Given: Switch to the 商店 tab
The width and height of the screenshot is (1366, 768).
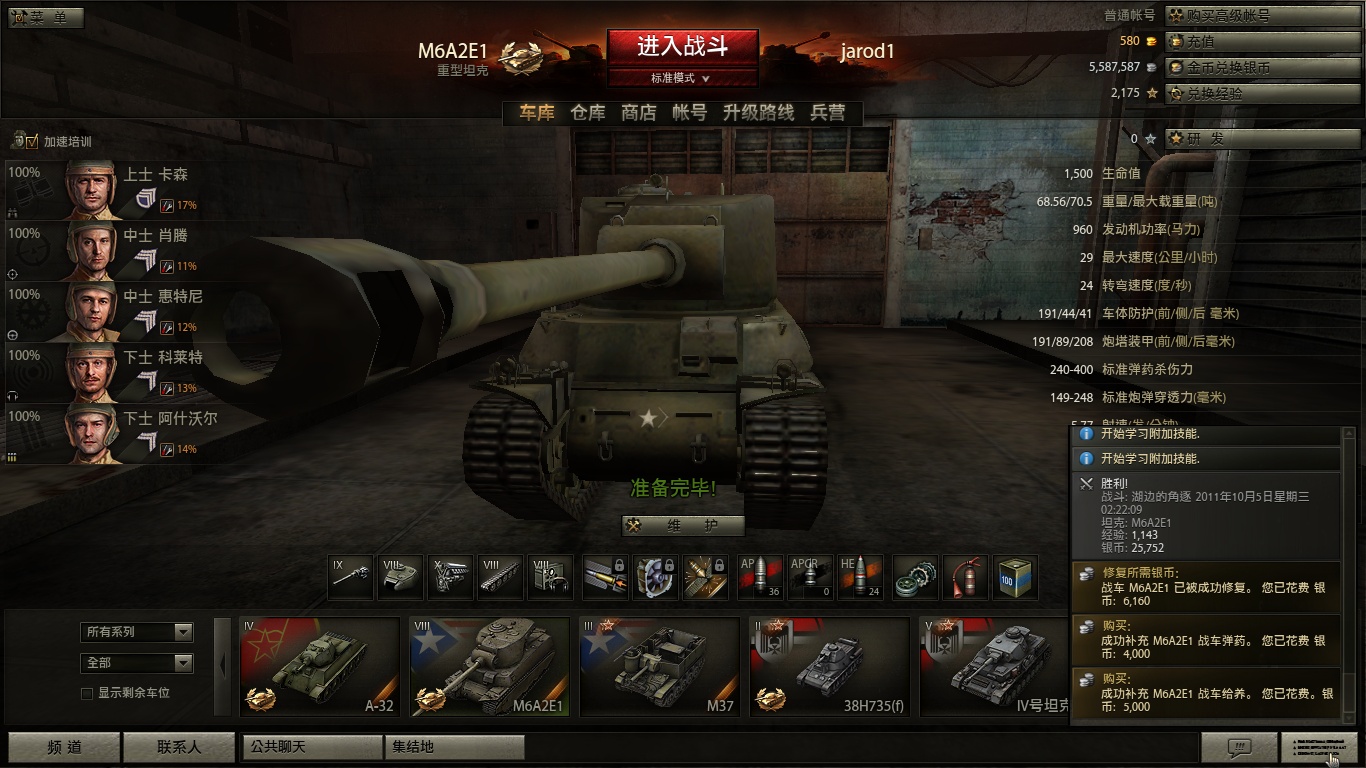Looking at the screenshot, I should [x=638, y=113].
